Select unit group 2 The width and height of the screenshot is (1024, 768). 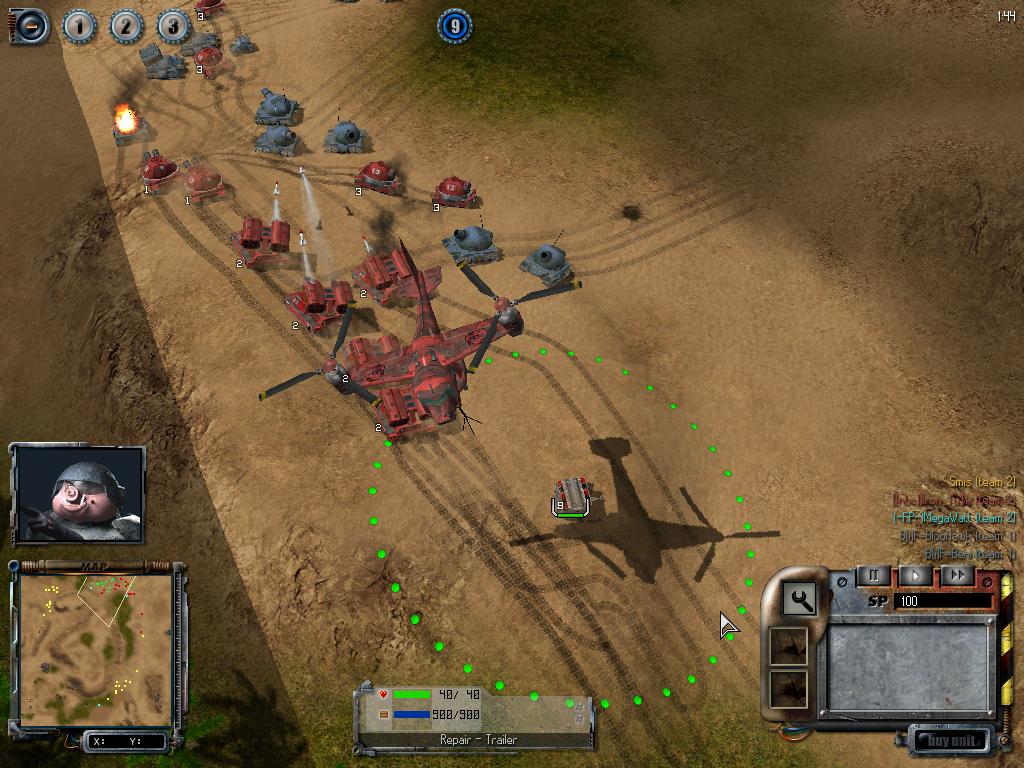(126, 26)
